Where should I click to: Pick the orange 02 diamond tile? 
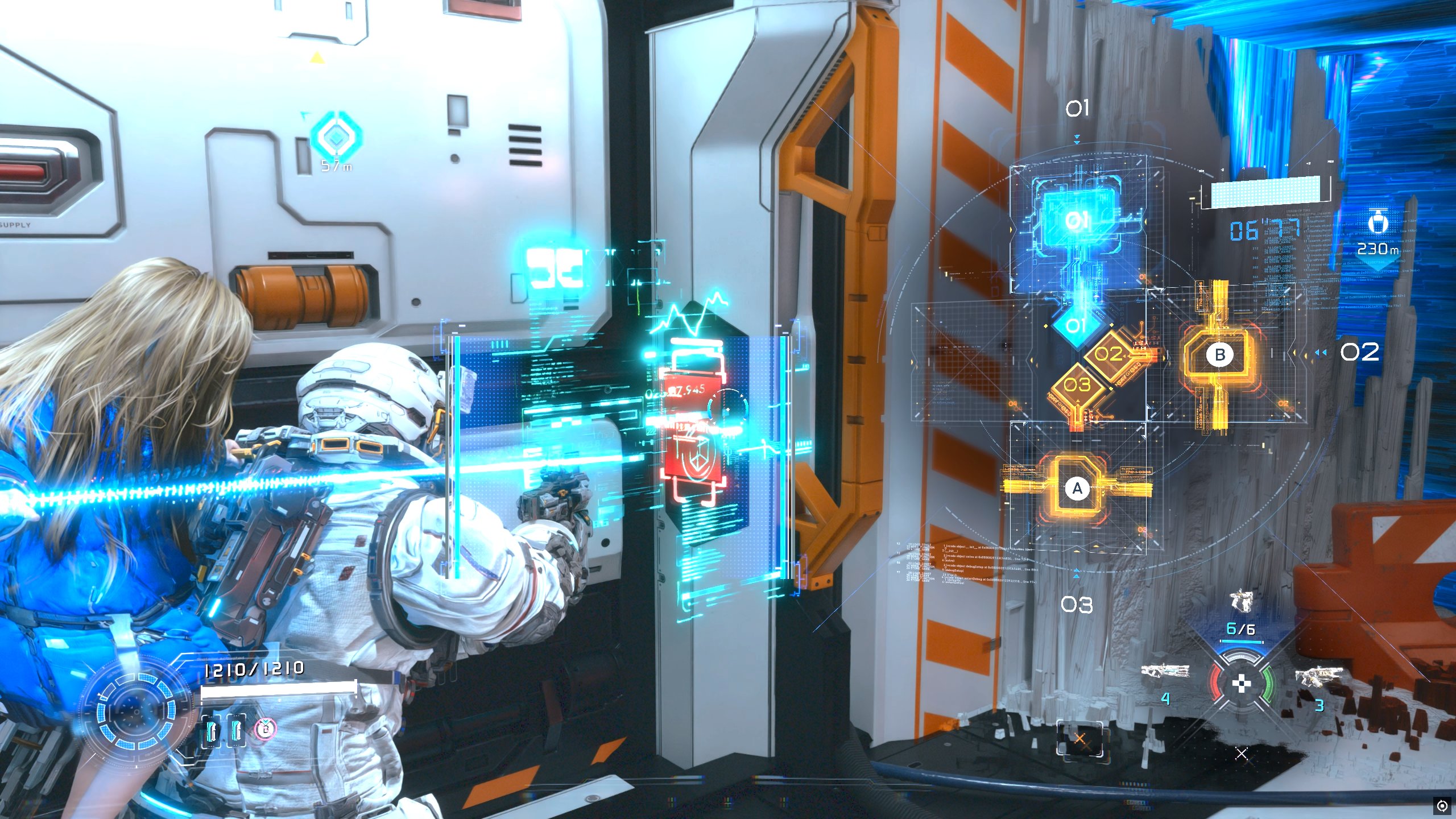[1109, 355]
